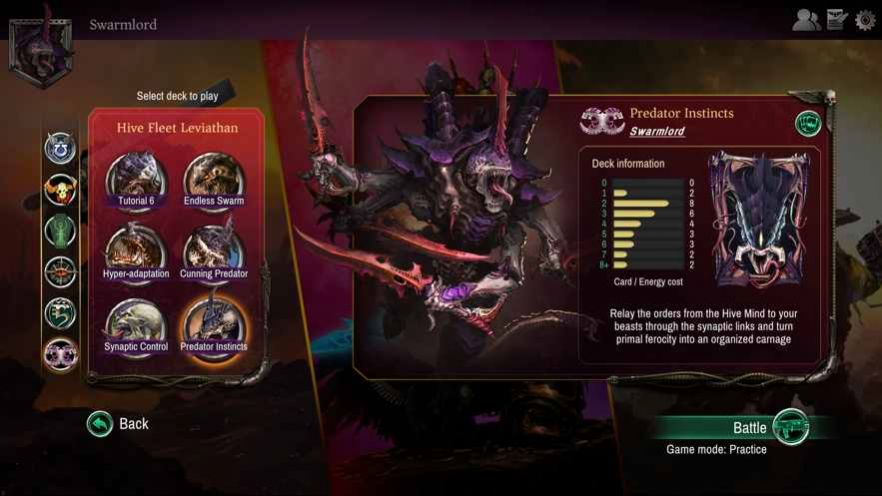Image resolution: width=882 pixels, height=496 pixels.
Task: Select the Cunning Predator deck
Action: [214, 254]
